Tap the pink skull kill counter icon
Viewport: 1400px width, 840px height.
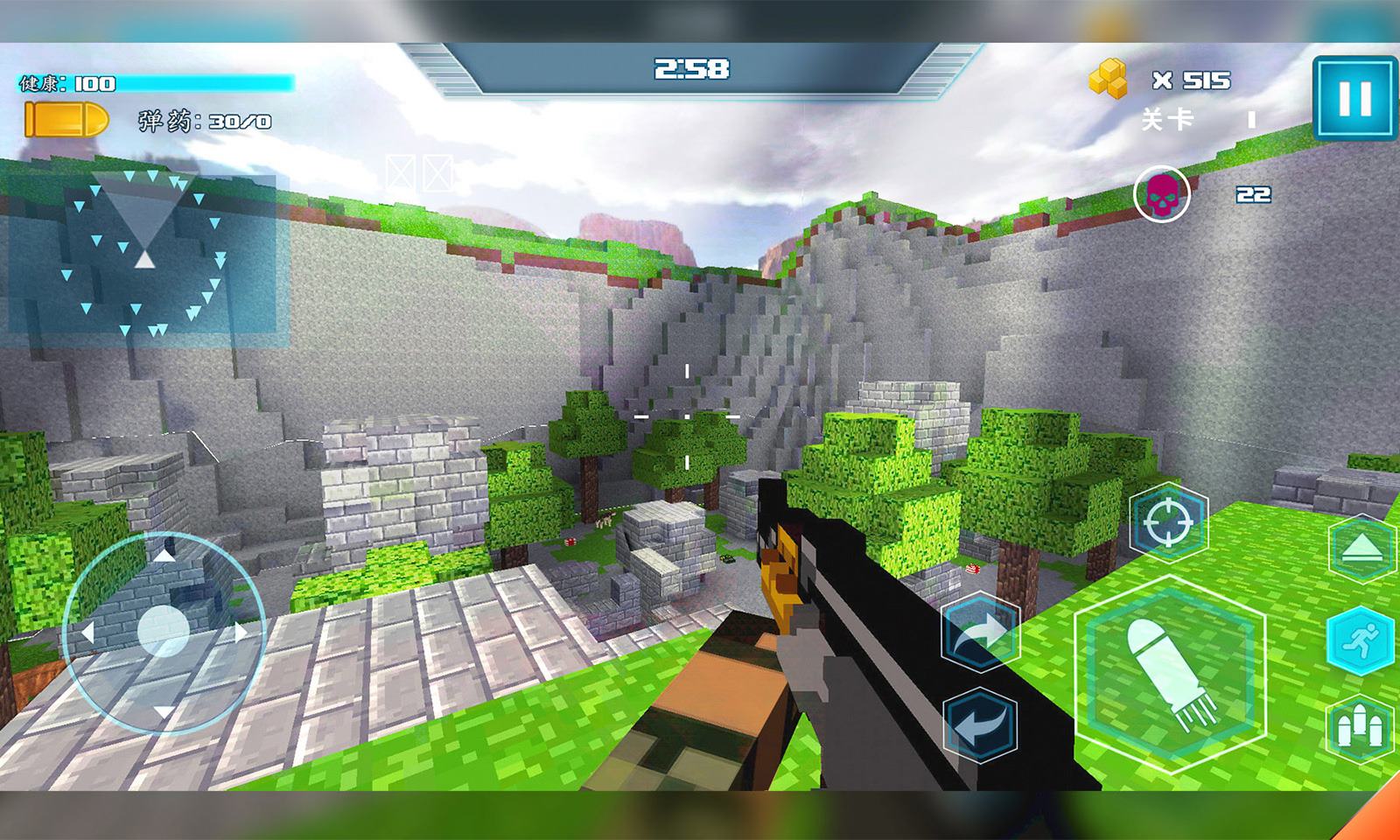(1162, 194)
